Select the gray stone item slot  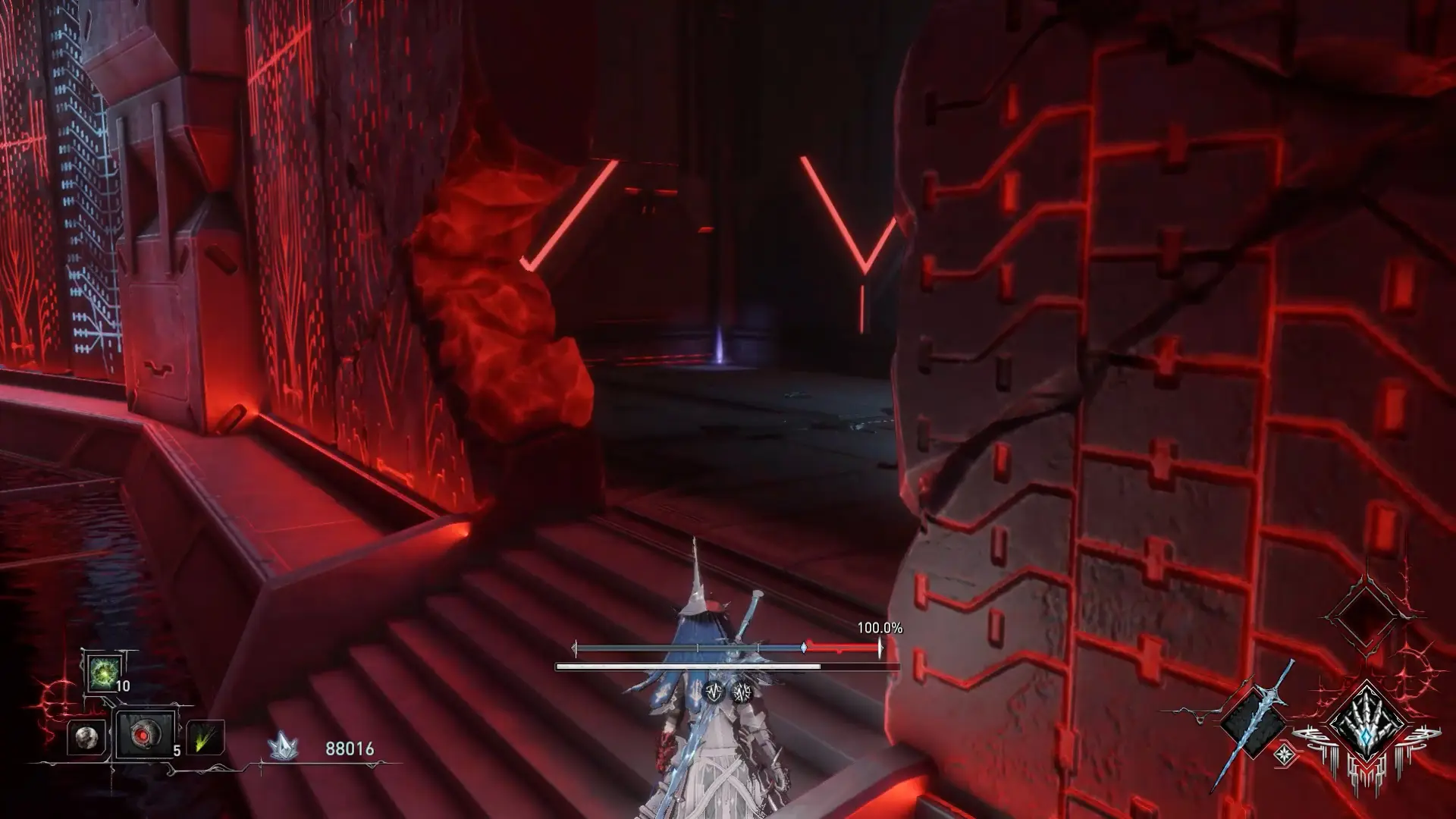(86, 737)
